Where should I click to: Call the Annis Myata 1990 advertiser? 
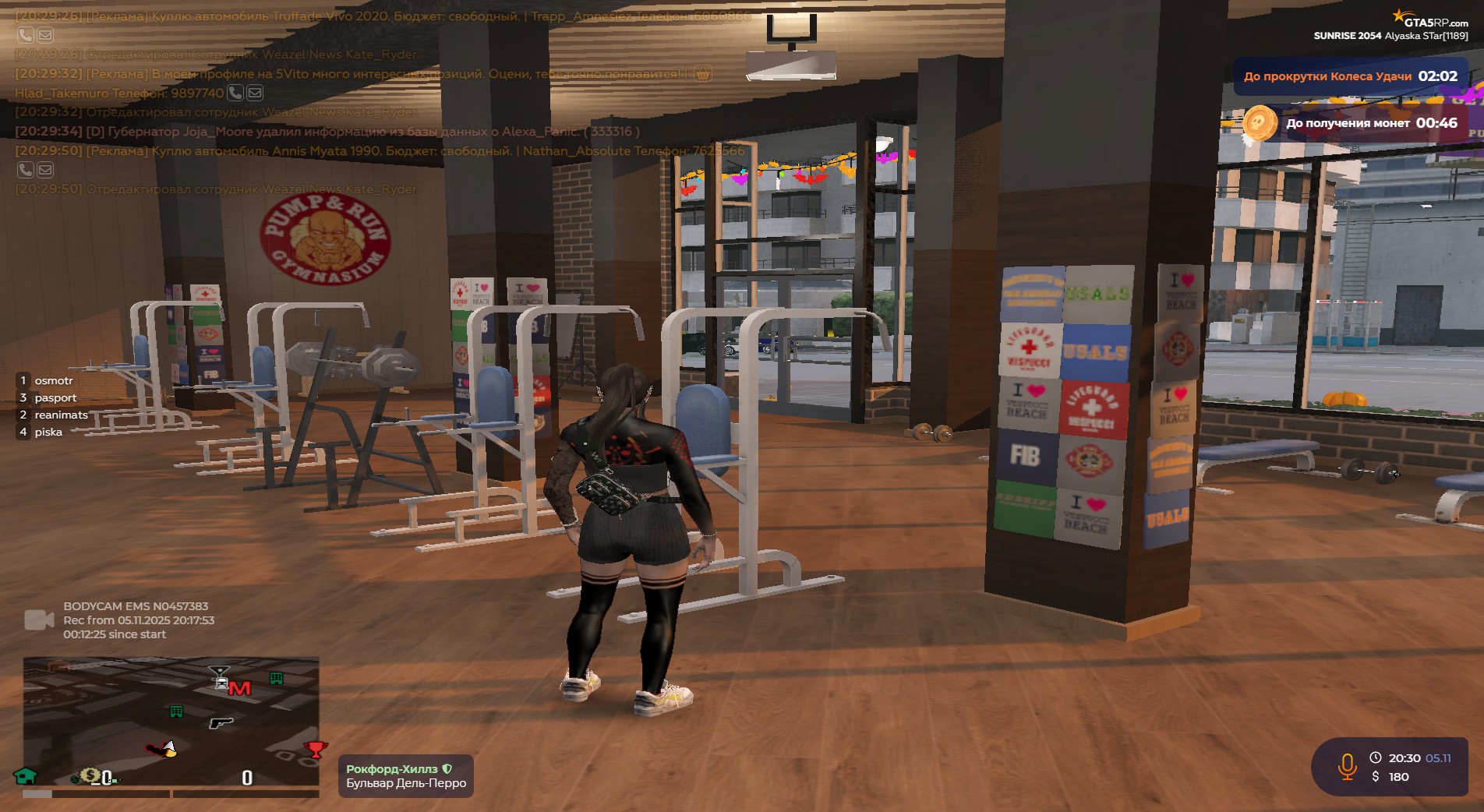[26, 170]
